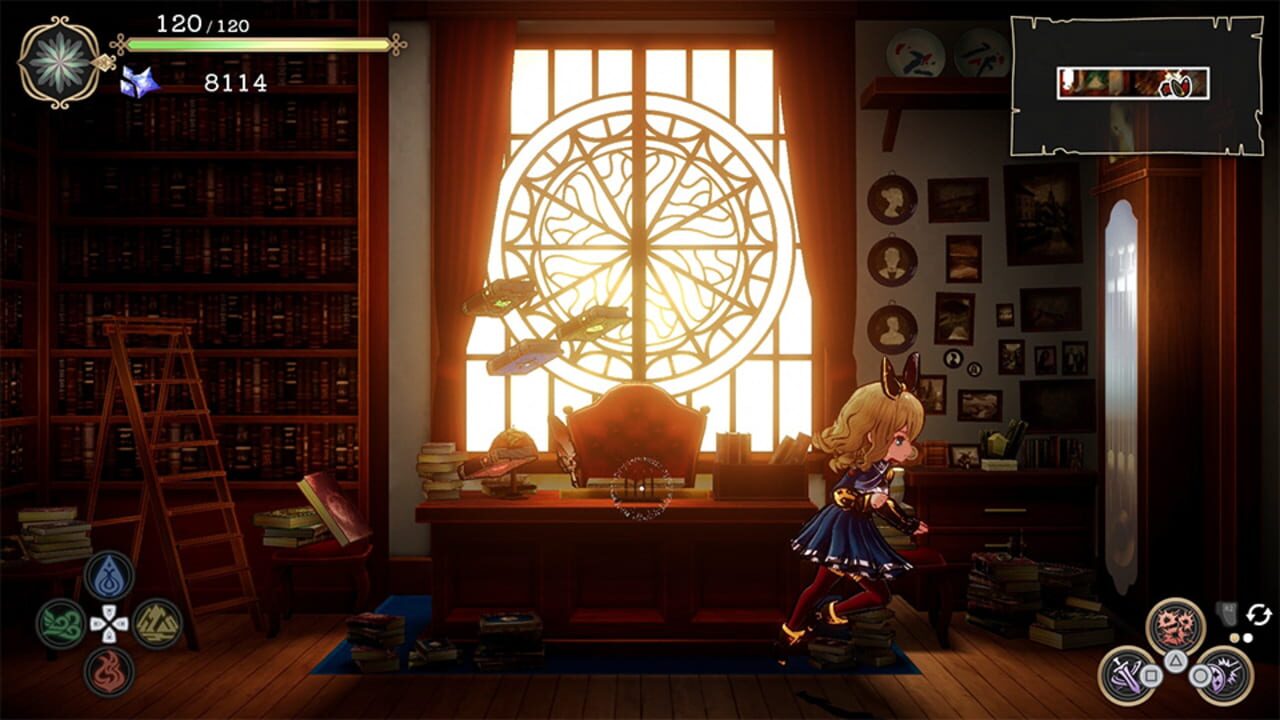This screenshot has height=720, width=1280.
Task: Switch to the yellow dot skill set
Action: [1234, 638]
